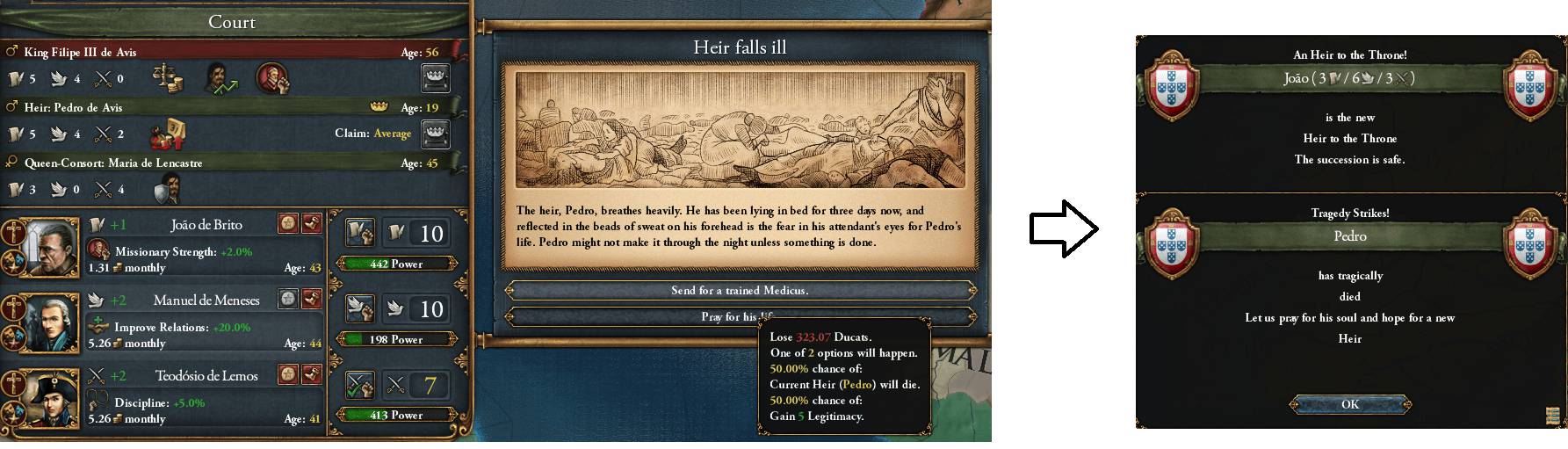Open diplomatic power actions dove button
Image resolution: width=1568 pixels, height=449 pixels.
point(360,308)
